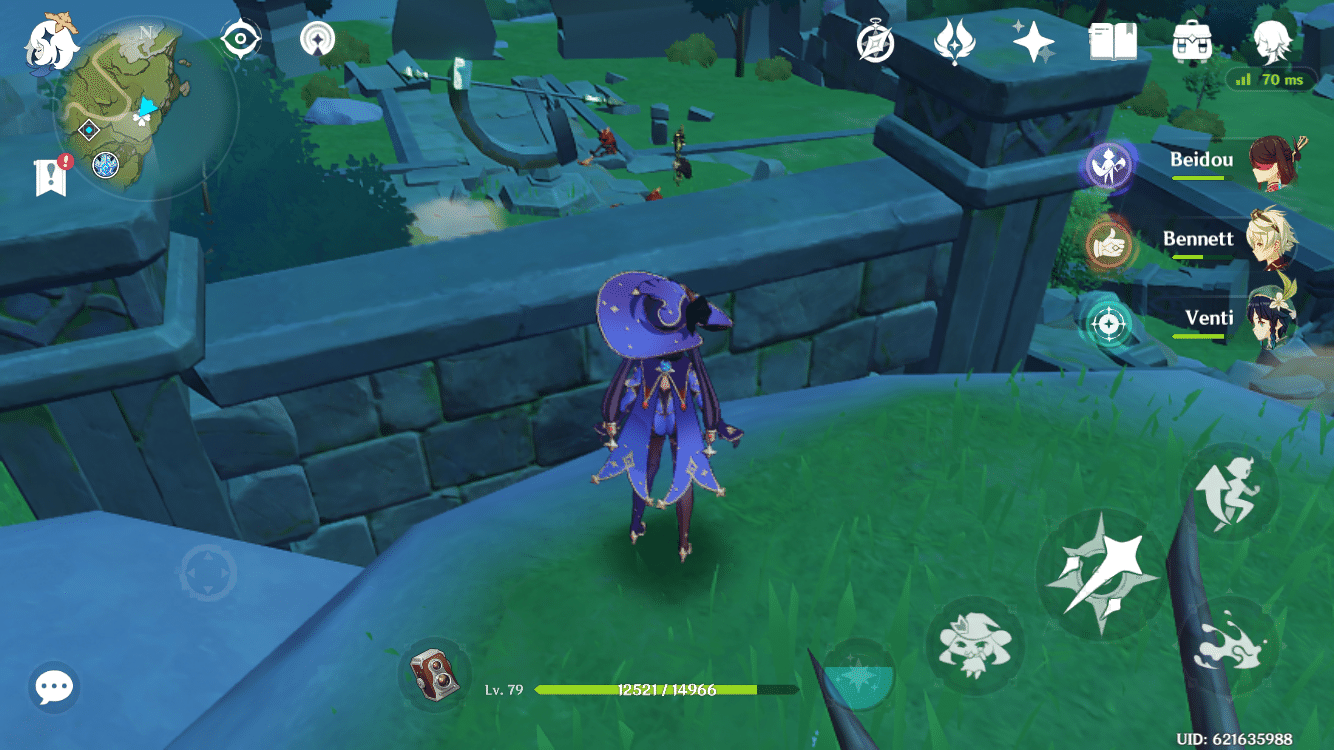This screenshot has height=750, width=1334.
Task: Open Elemental Sight with the eye icon
Action: coord(240,40)
